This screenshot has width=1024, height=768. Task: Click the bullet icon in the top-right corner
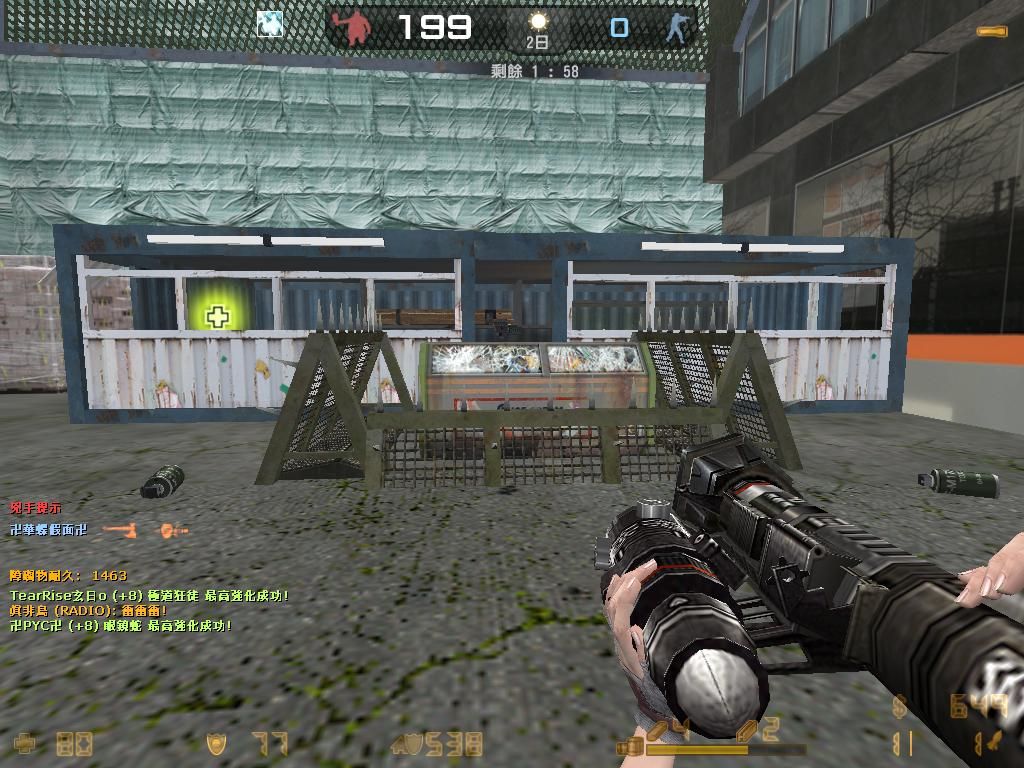992,32
